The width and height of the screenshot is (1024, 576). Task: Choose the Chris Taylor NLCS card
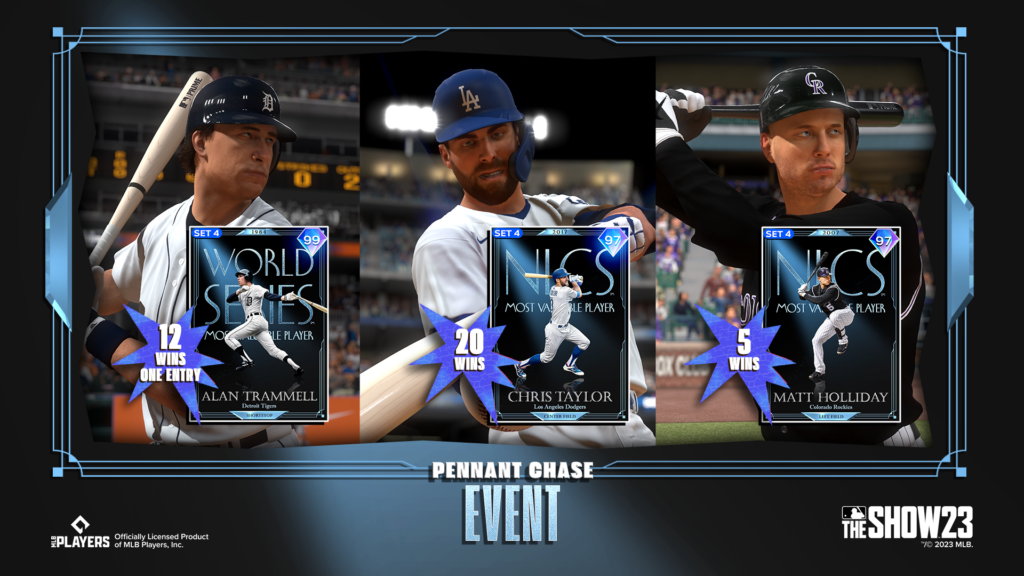click(558, 324)
